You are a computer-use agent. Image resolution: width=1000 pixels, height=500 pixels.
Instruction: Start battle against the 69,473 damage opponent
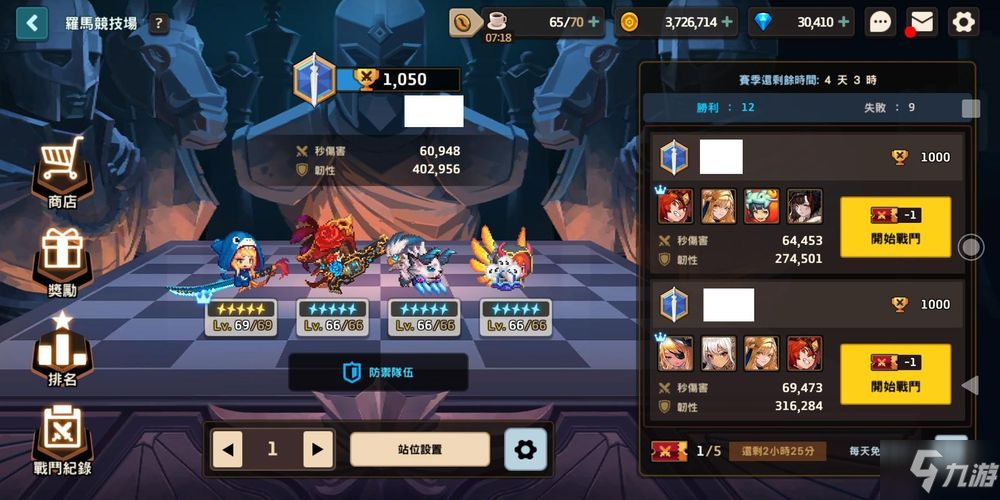coord(895,374)
